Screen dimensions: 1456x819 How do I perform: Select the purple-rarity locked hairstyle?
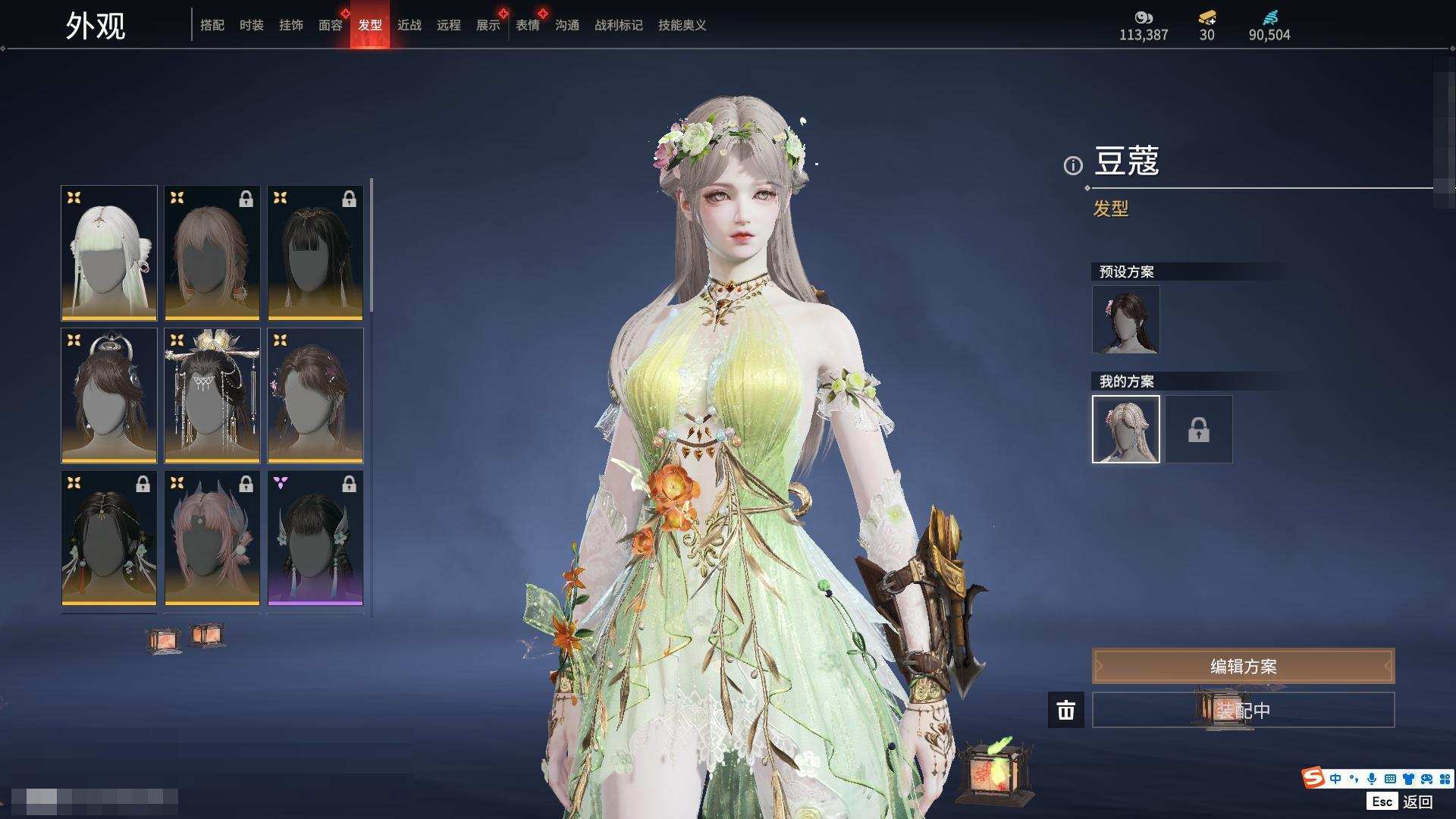[x=315, y=538]
